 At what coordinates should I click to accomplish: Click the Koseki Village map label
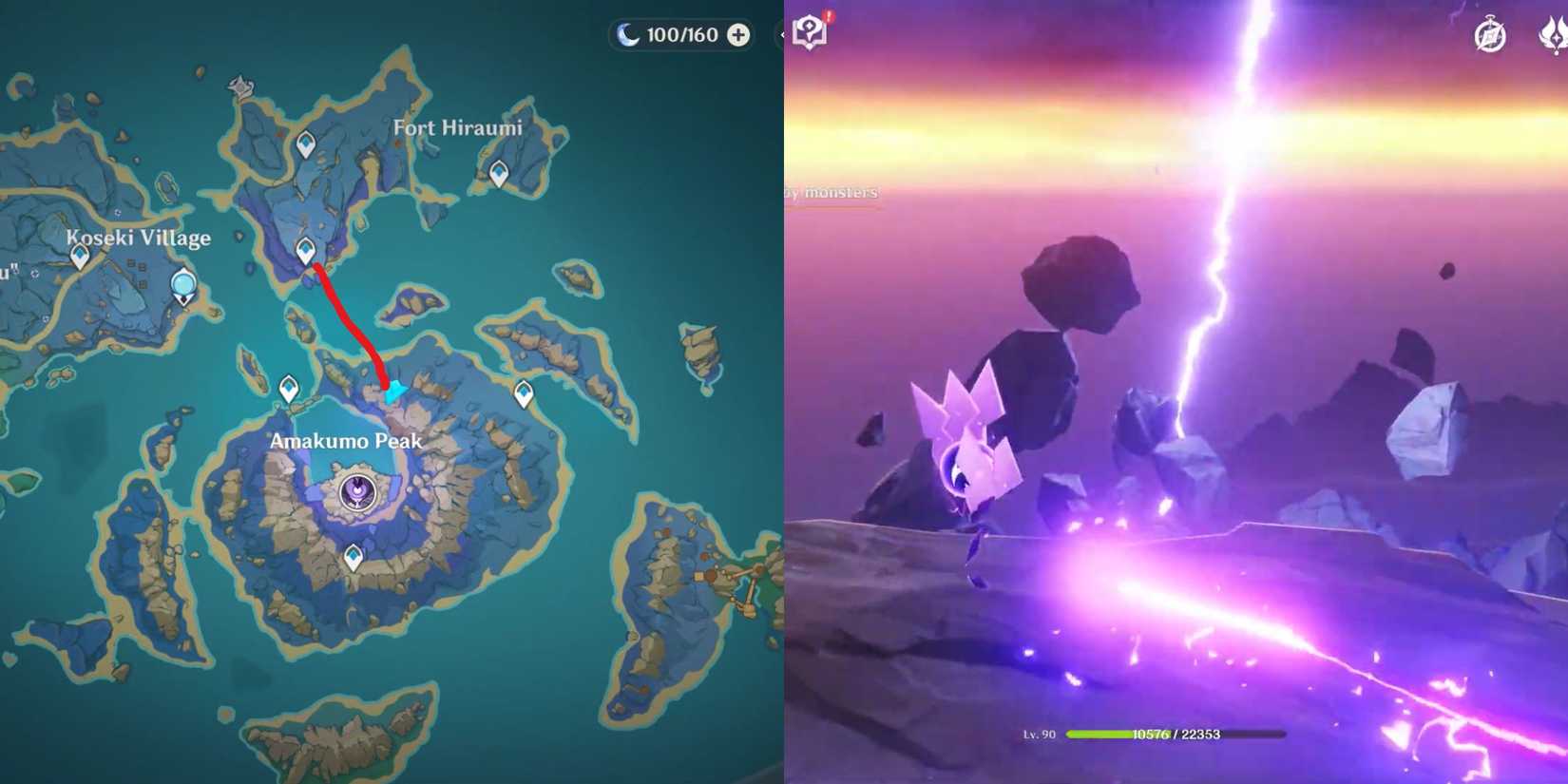tap(140, 238)
